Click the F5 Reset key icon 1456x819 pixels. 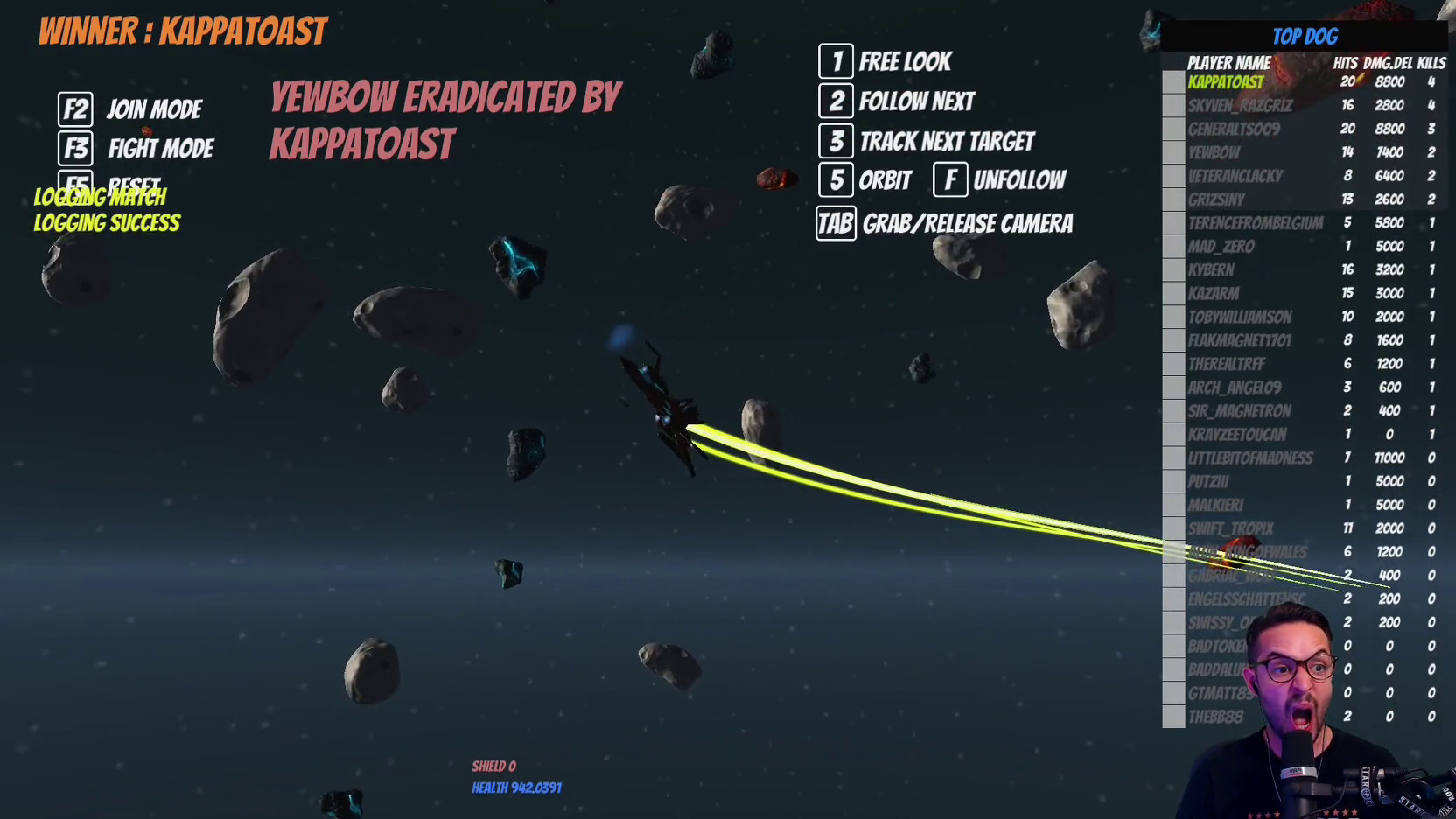75,185
